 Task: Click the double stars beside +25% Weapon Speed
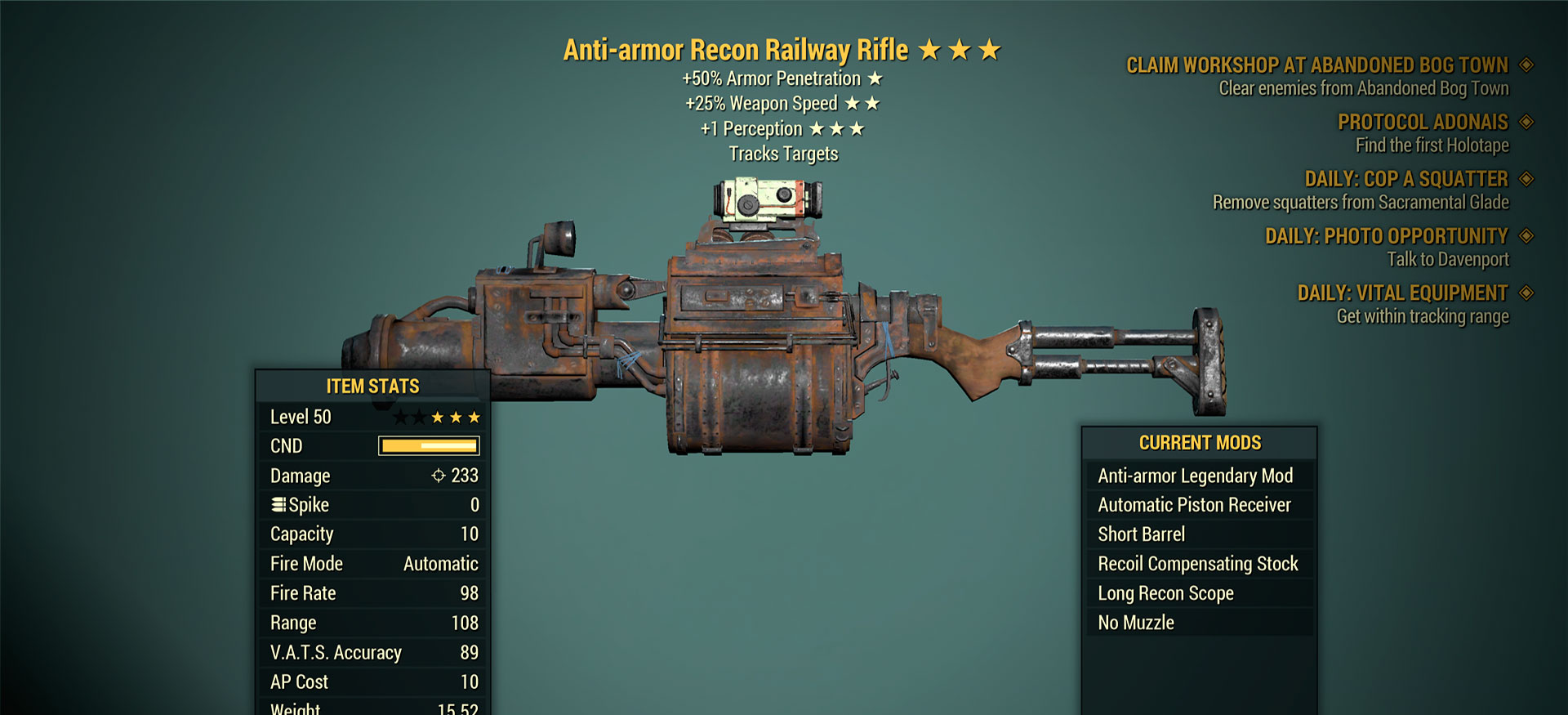(864, 103)
